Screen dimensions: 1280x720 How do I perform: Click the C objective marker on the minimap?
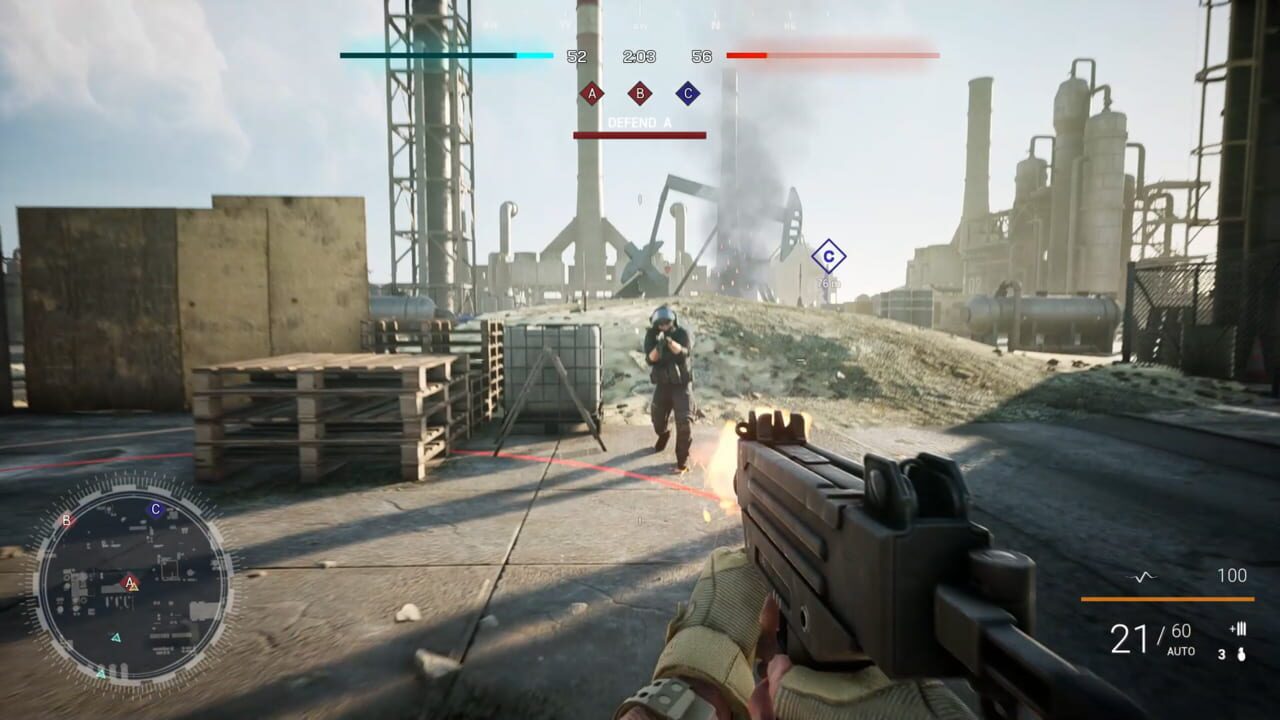155,508
